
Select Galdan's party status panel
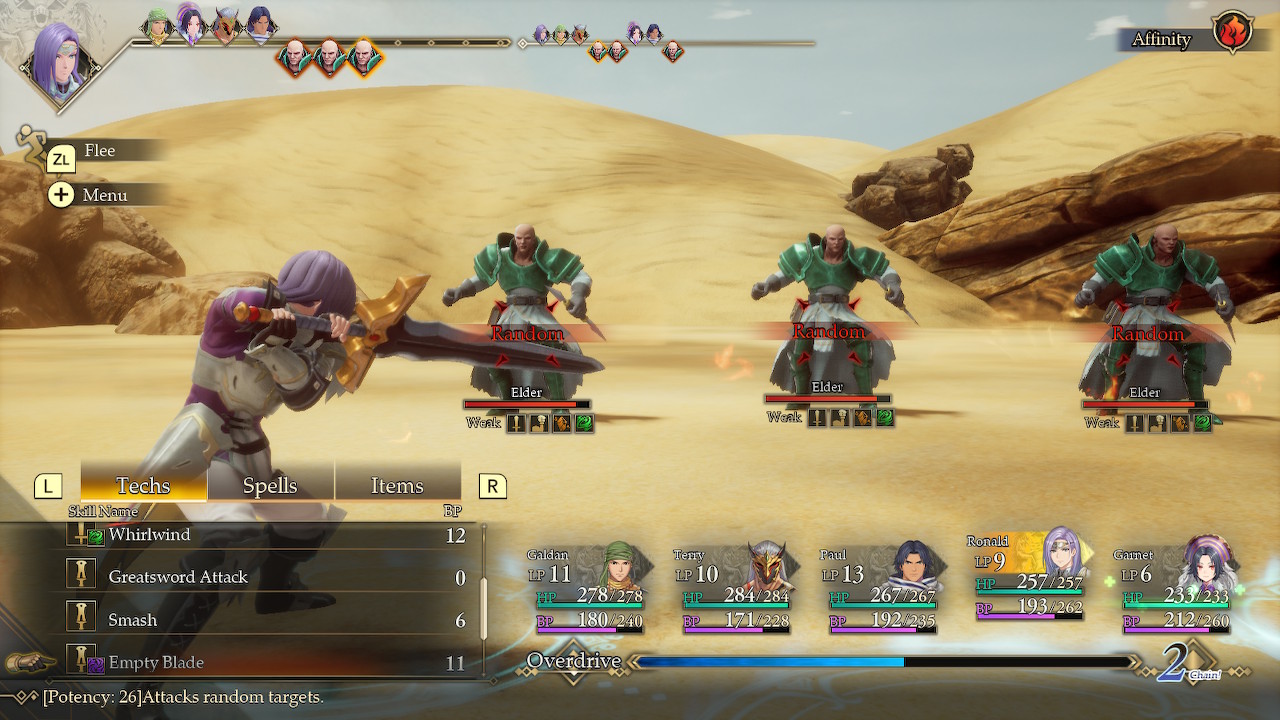586,590
